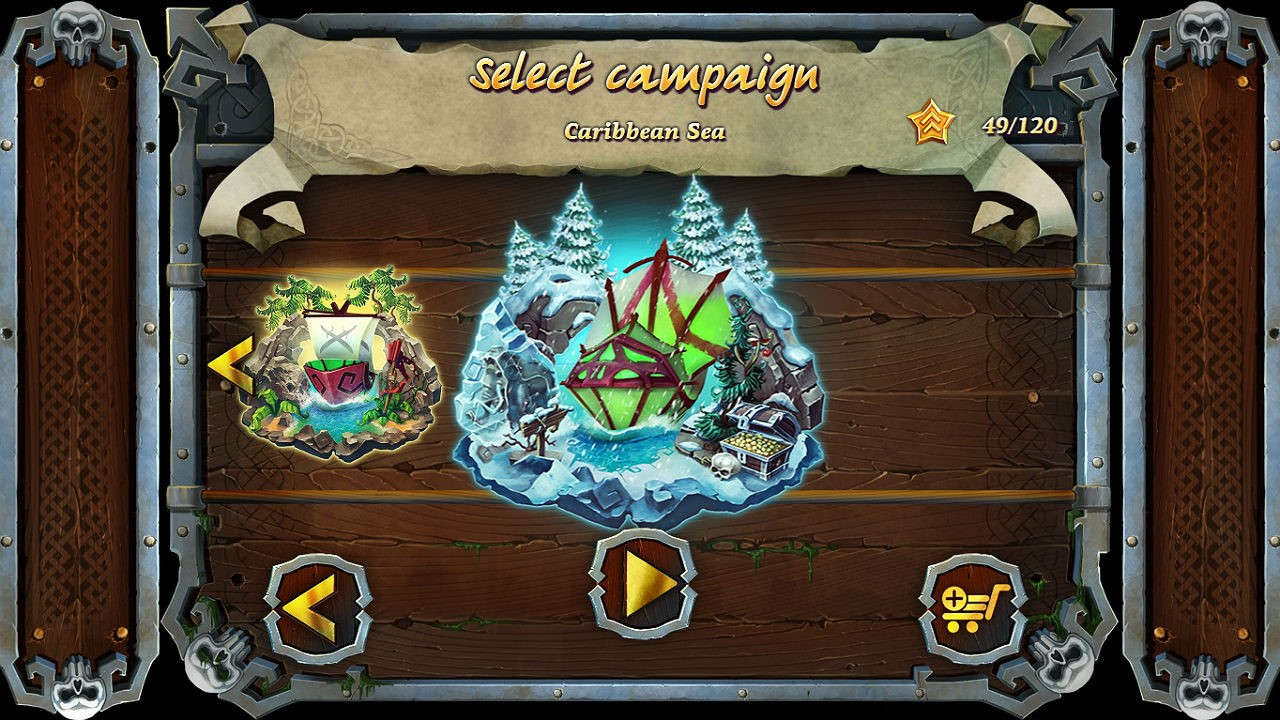Image resolution: width=1280 pixels, height=720 pixels.
Task: Click the star score icon
Action: tap(928, 122)
